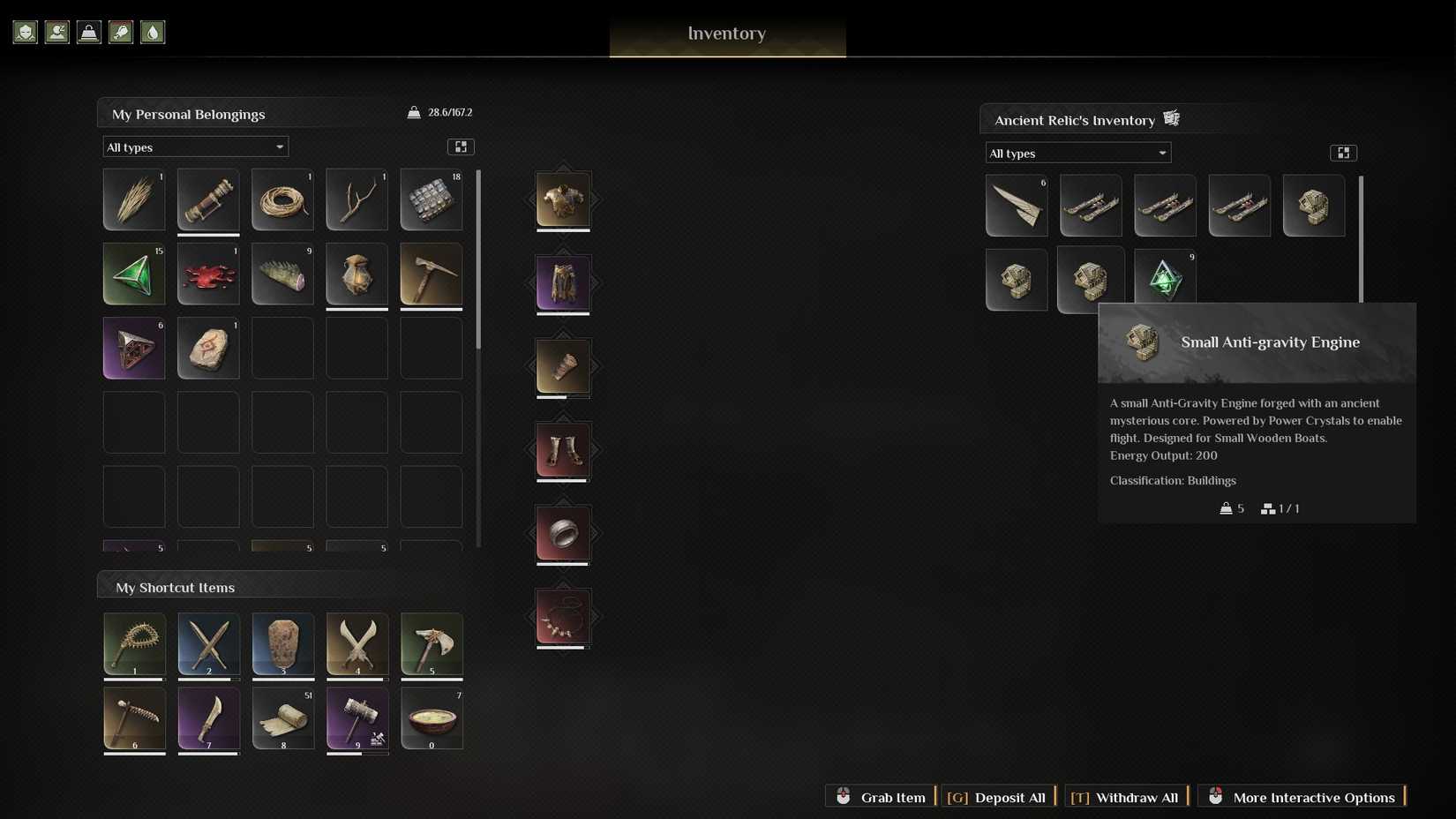
Task: Open More Interactive Options
Action: coord(1303,797)
